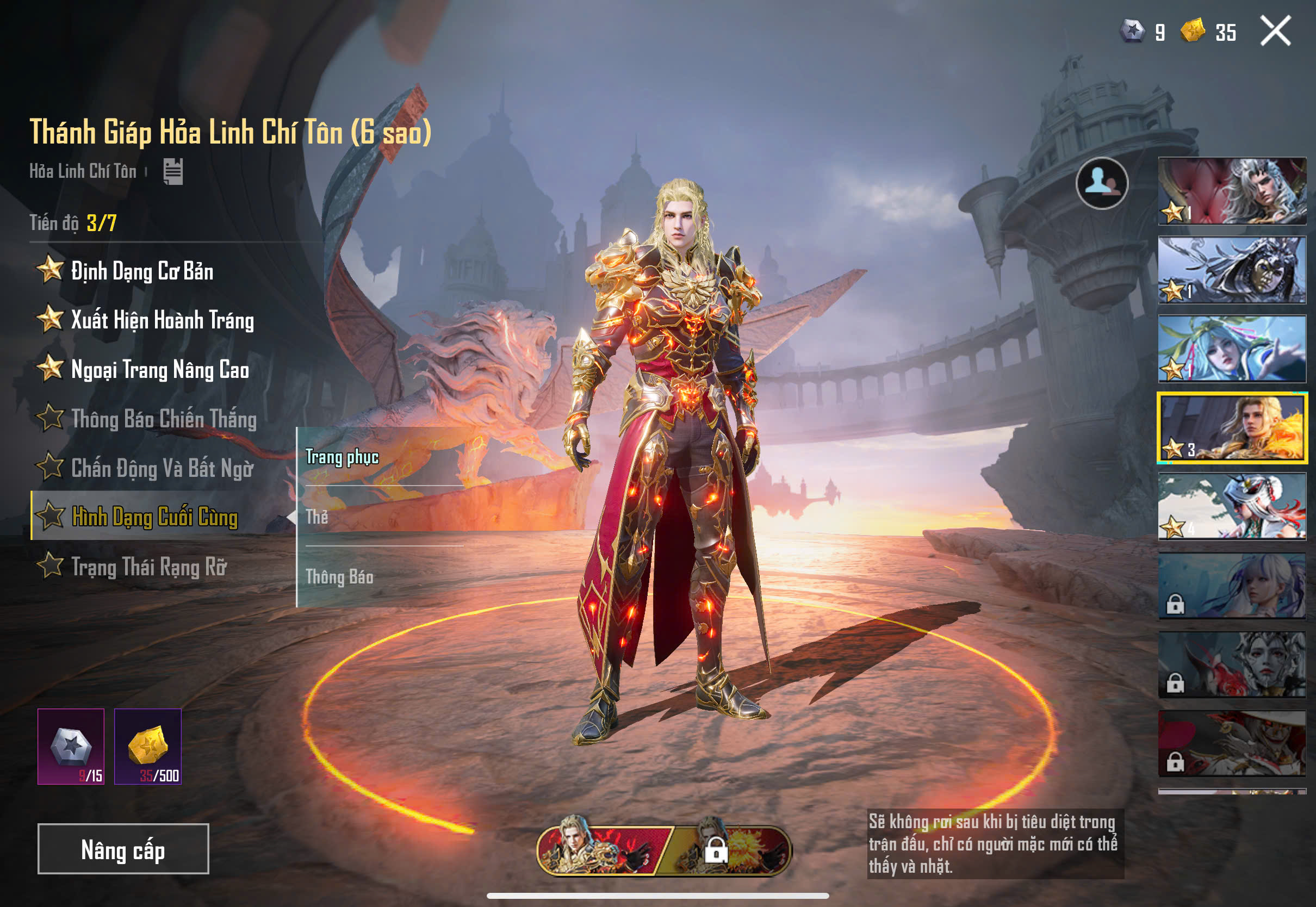
Task: Close the outfit upgrade screen
Action: click(1275, 30)
